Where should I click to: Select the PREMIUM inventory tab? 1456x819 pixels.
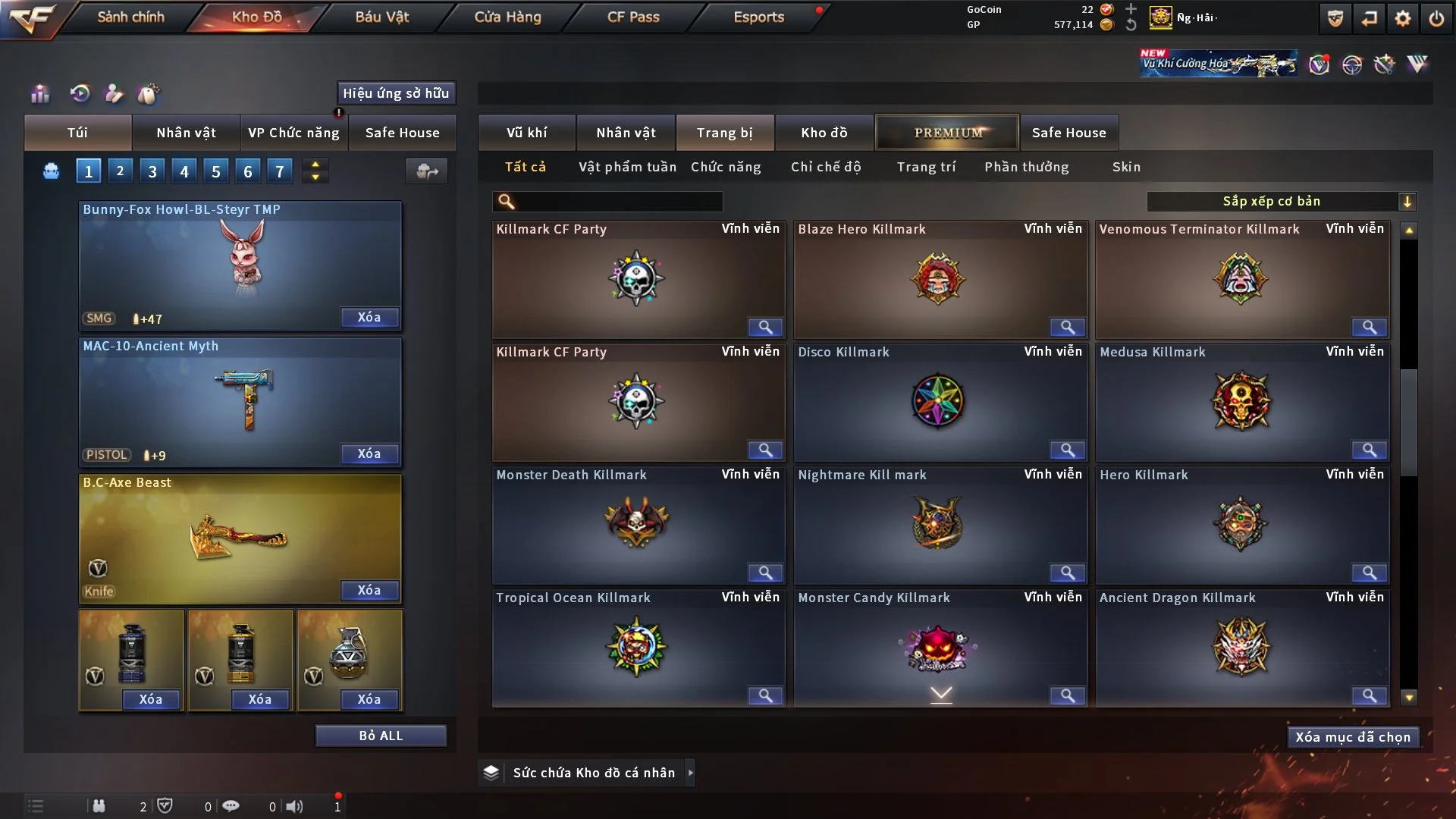click(x=947, y=133)
